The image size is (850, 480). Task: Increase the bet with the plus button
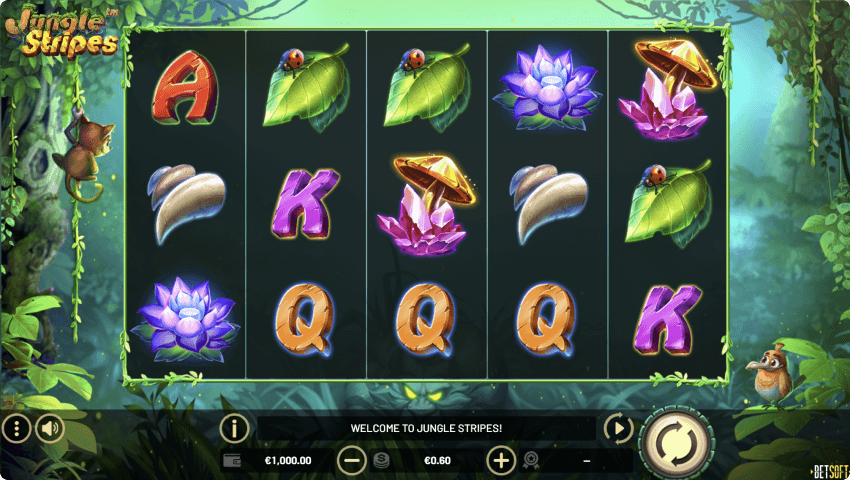click(x=501, y=461)
